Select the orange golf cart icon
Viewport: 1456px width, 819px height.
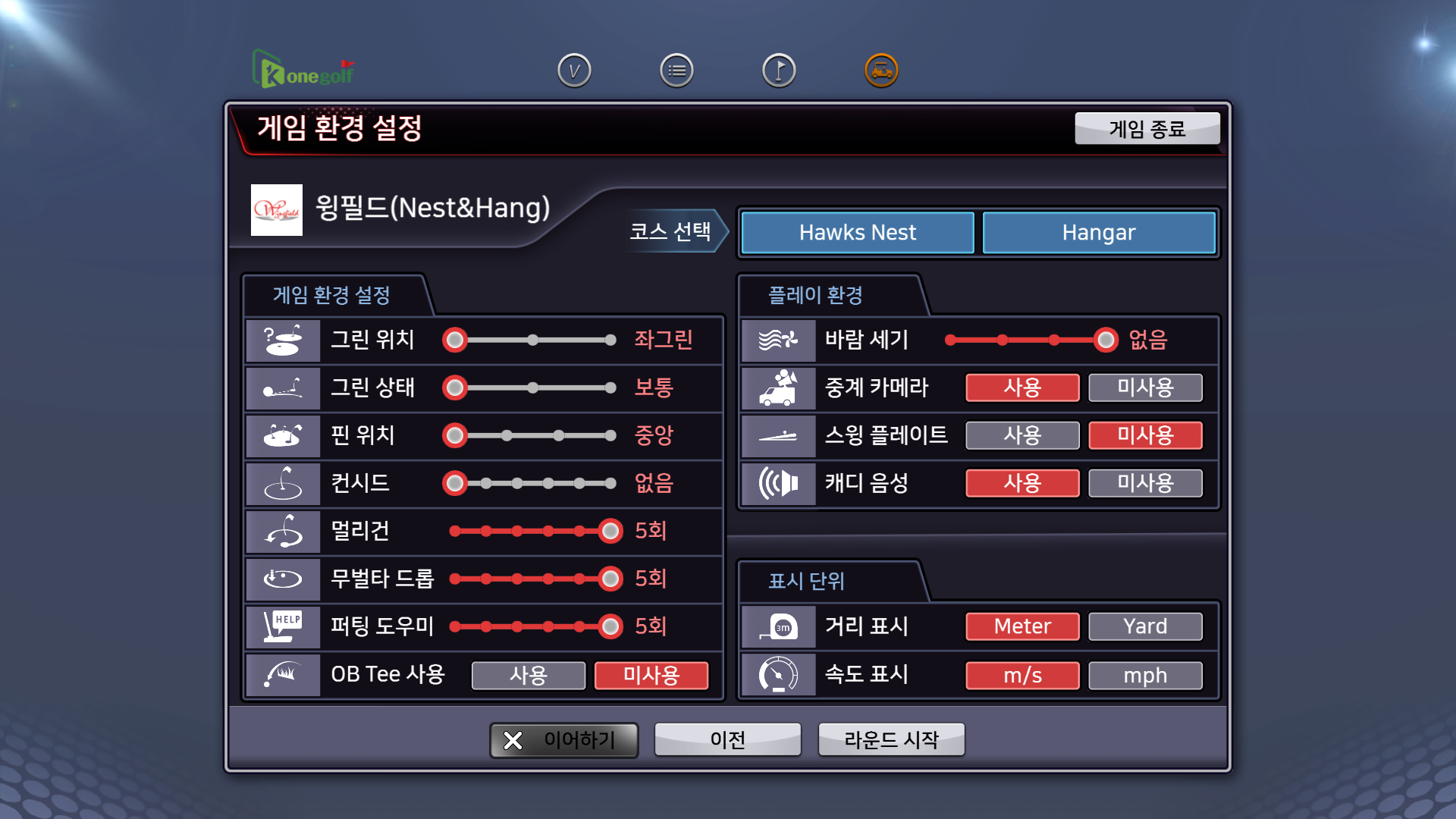[881, 68]
